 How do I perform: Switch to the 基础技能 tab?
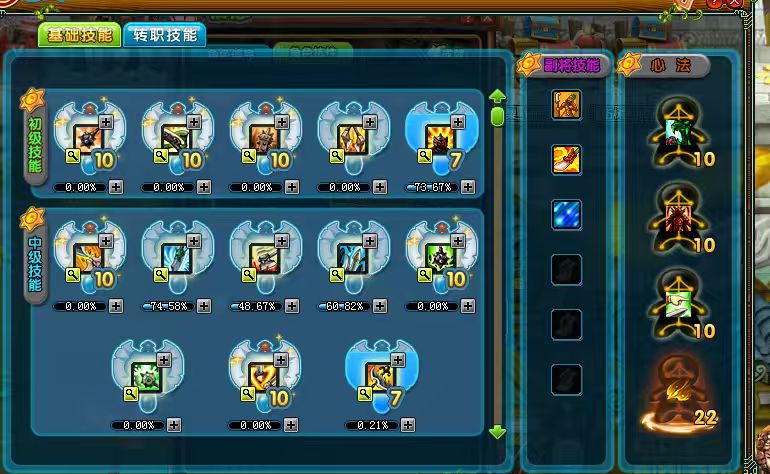coord(80,36)
